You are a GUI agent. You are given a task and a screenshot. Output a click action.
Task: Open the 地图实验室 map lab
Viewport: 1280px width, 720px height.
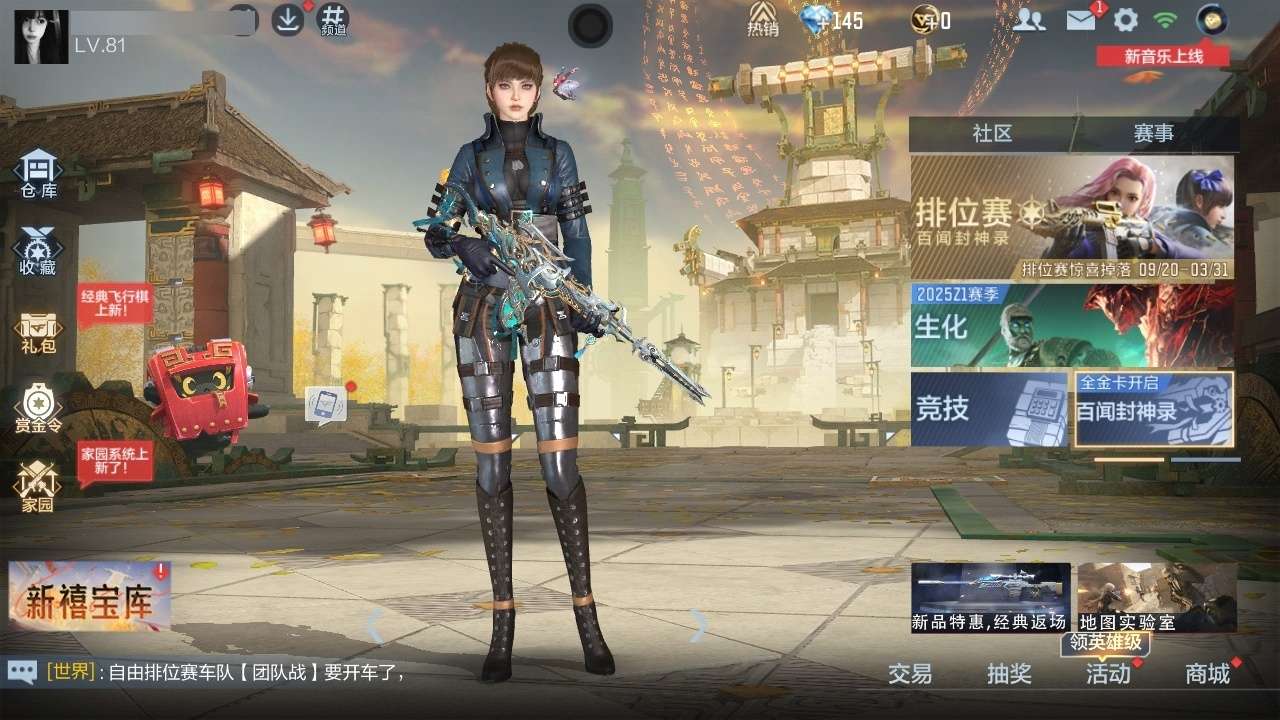(x=1157, y=597)
